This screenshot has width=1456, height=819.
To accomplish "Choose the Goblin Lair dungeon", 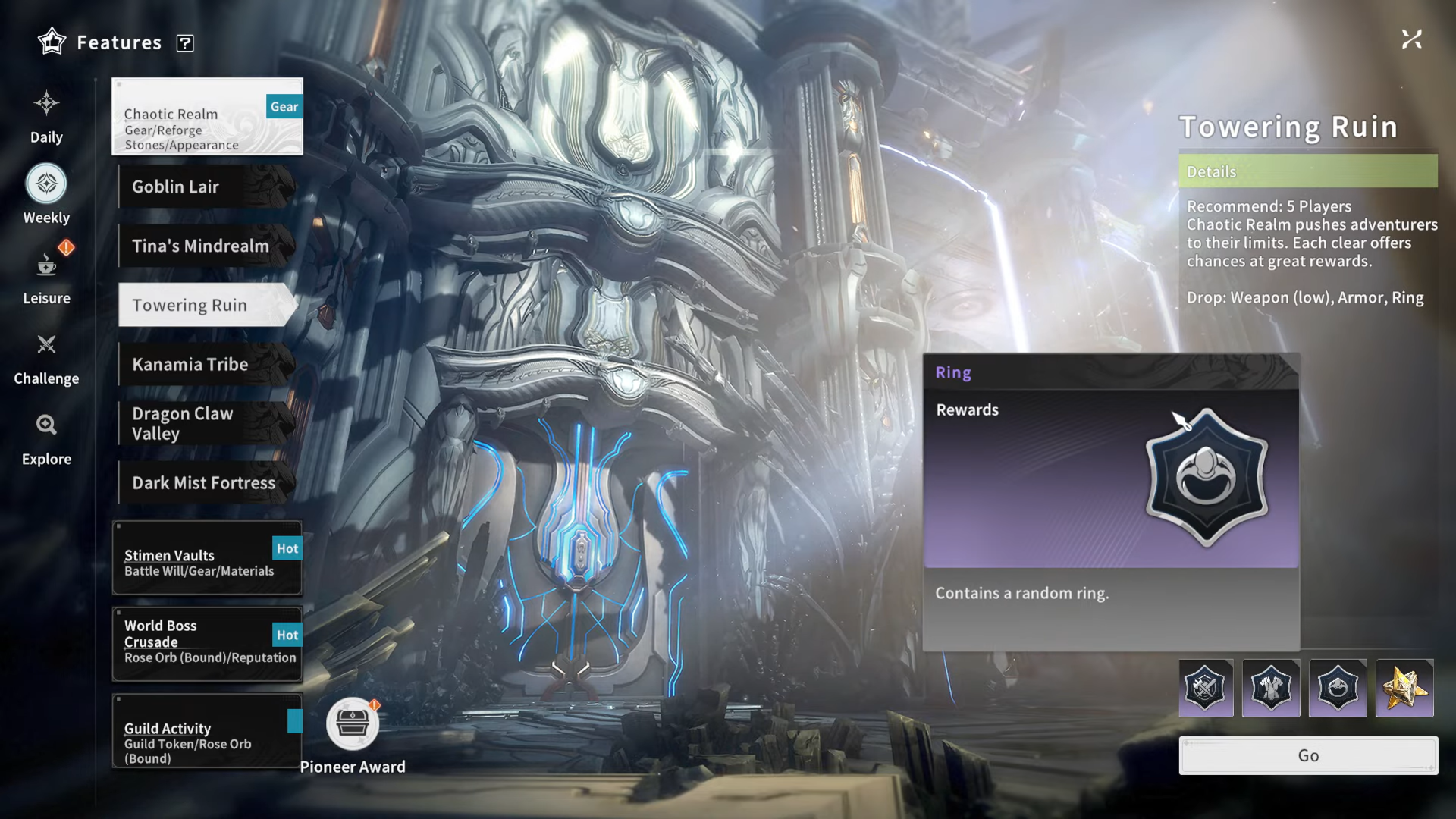I will (x=206, y=187).
